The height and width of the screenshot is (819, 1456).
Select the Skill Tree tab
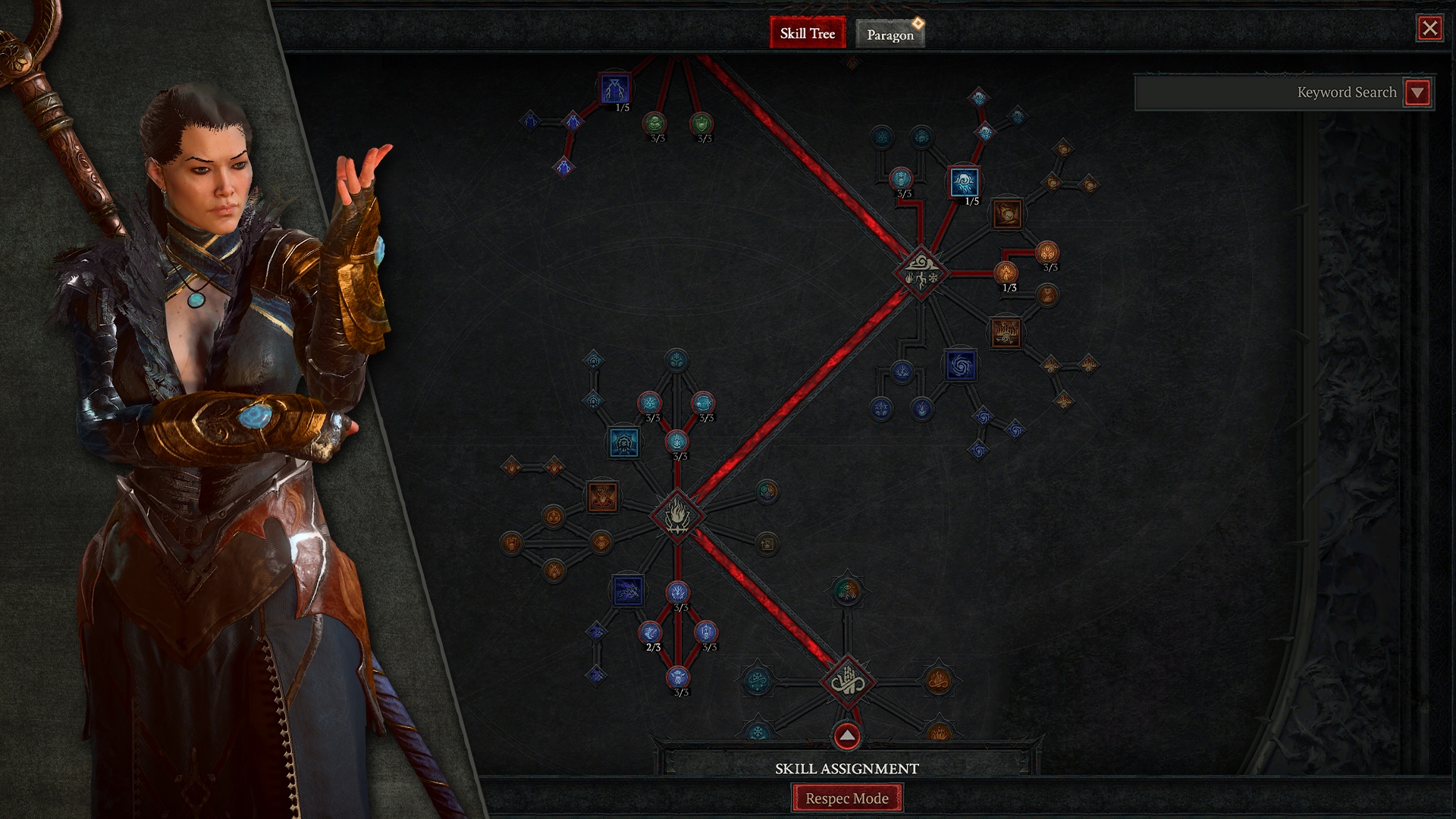tap(807, 33)
